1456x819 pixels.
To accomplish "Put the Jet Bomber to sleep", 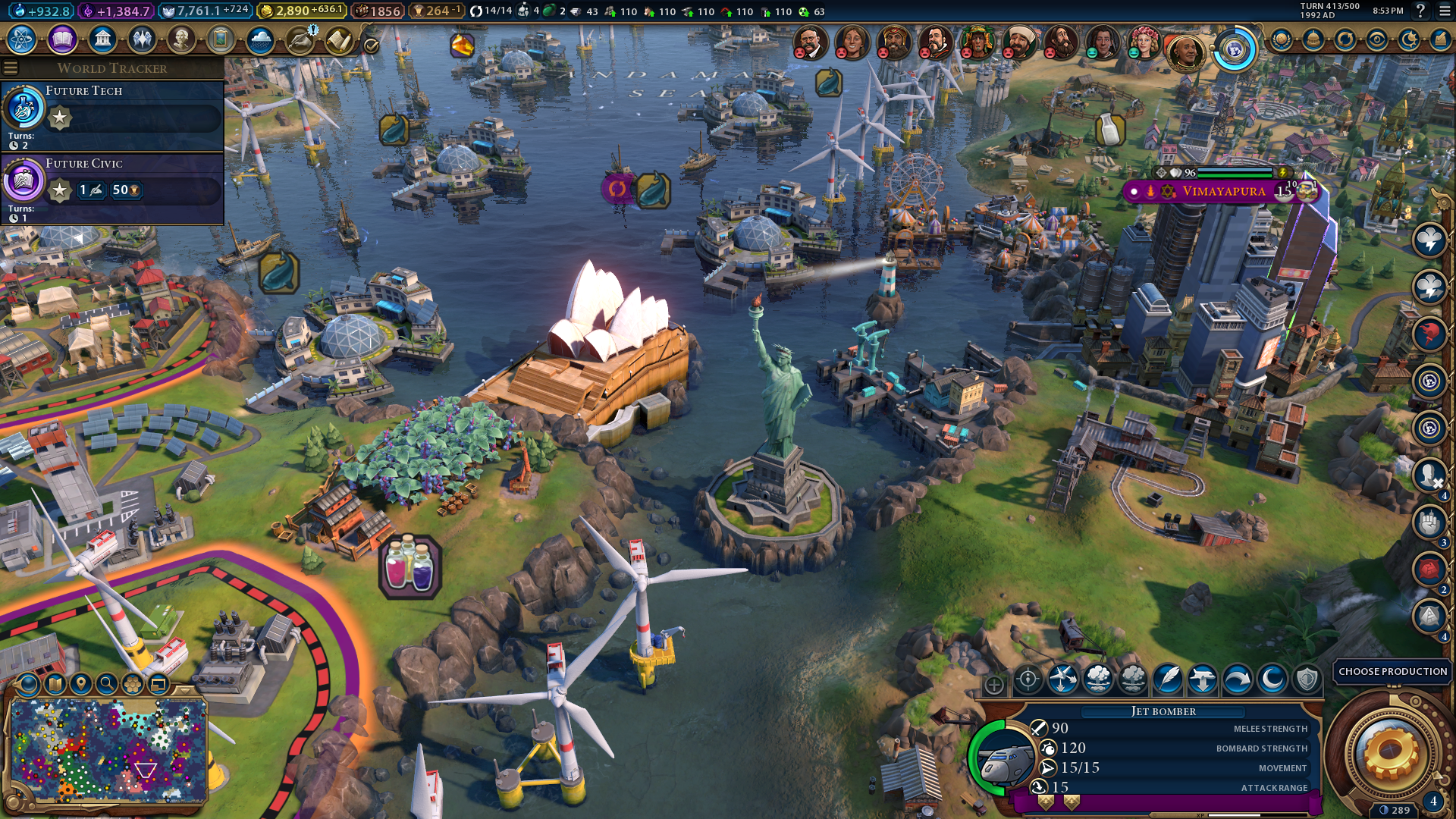I will tap(1272, 679).
